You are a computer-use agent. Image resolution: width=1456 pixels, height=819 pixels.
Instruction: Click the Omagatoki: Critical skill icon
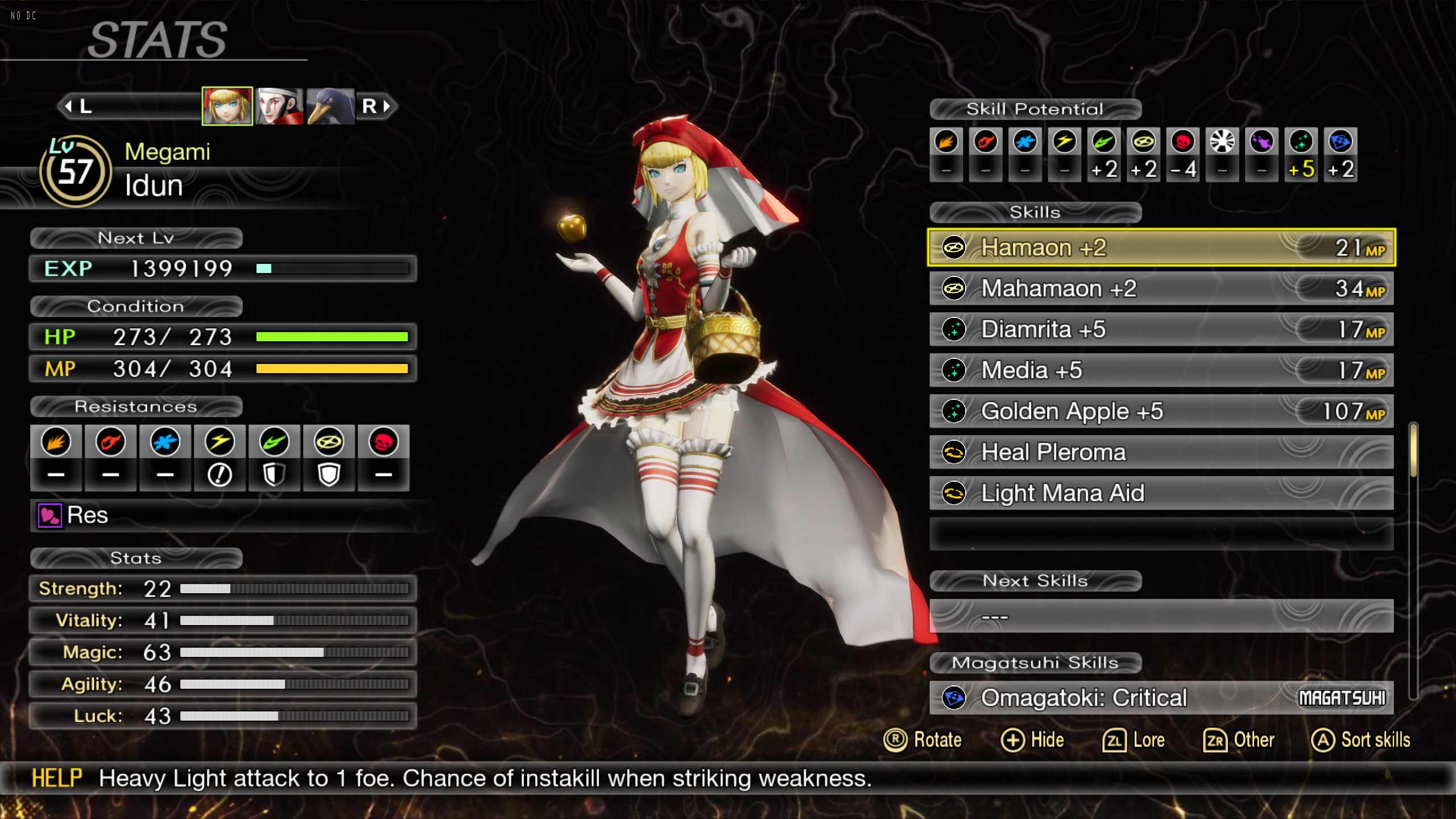954,698
